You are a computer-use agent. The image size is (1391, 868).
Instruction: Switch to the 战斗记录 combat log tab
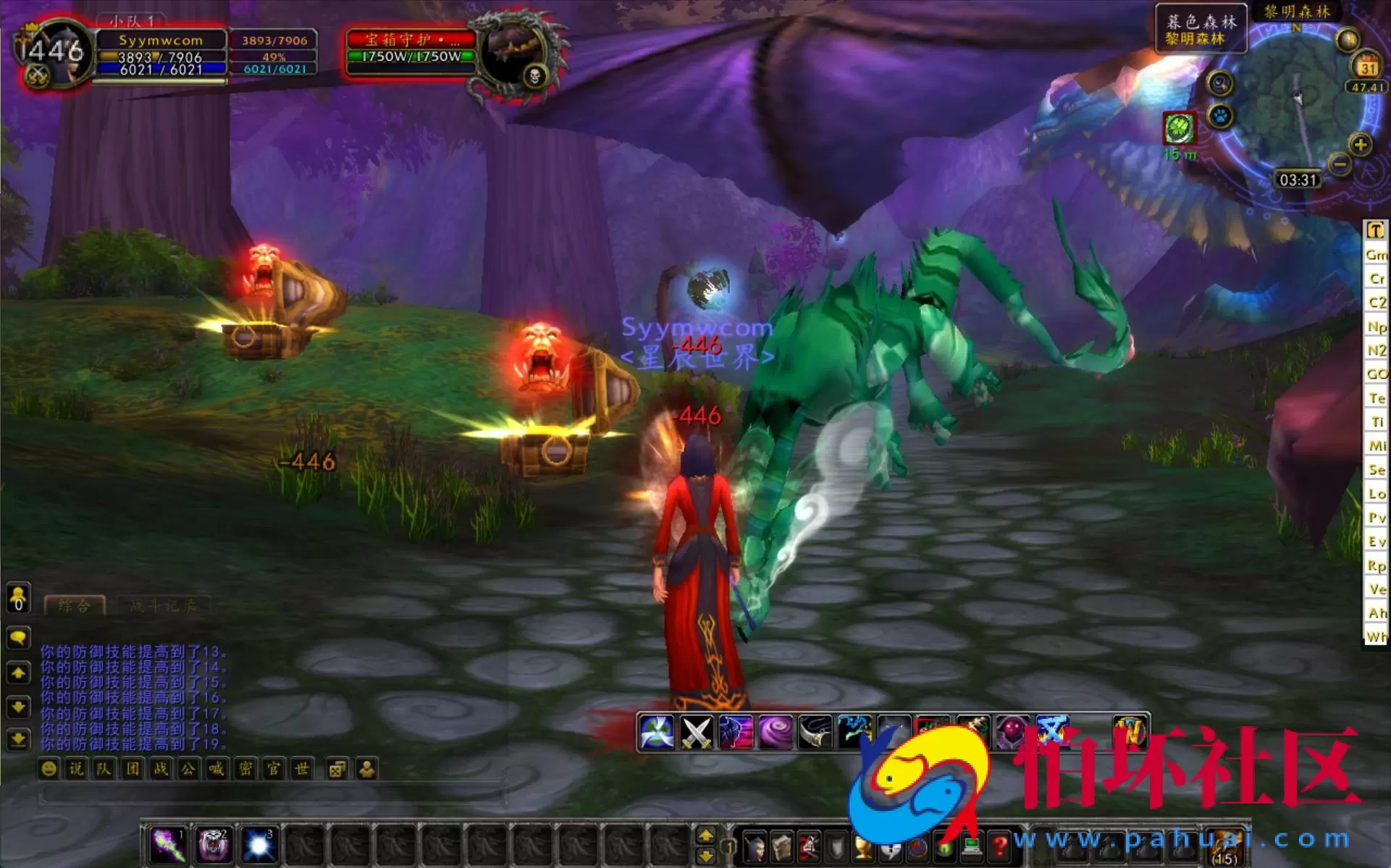coord(164,605)
